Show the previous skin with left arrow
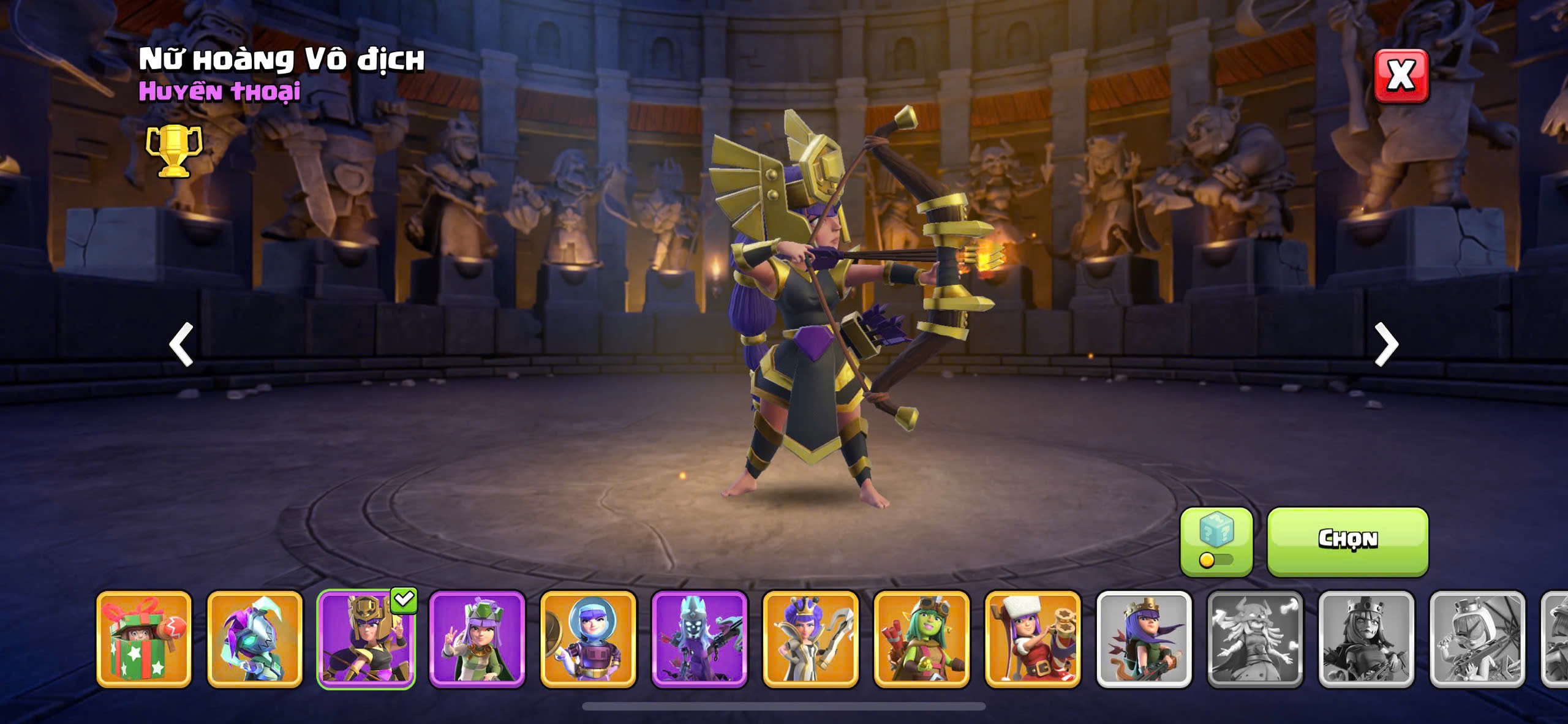The height and width of the screenshot is (724, 1568). coord(181,344)
